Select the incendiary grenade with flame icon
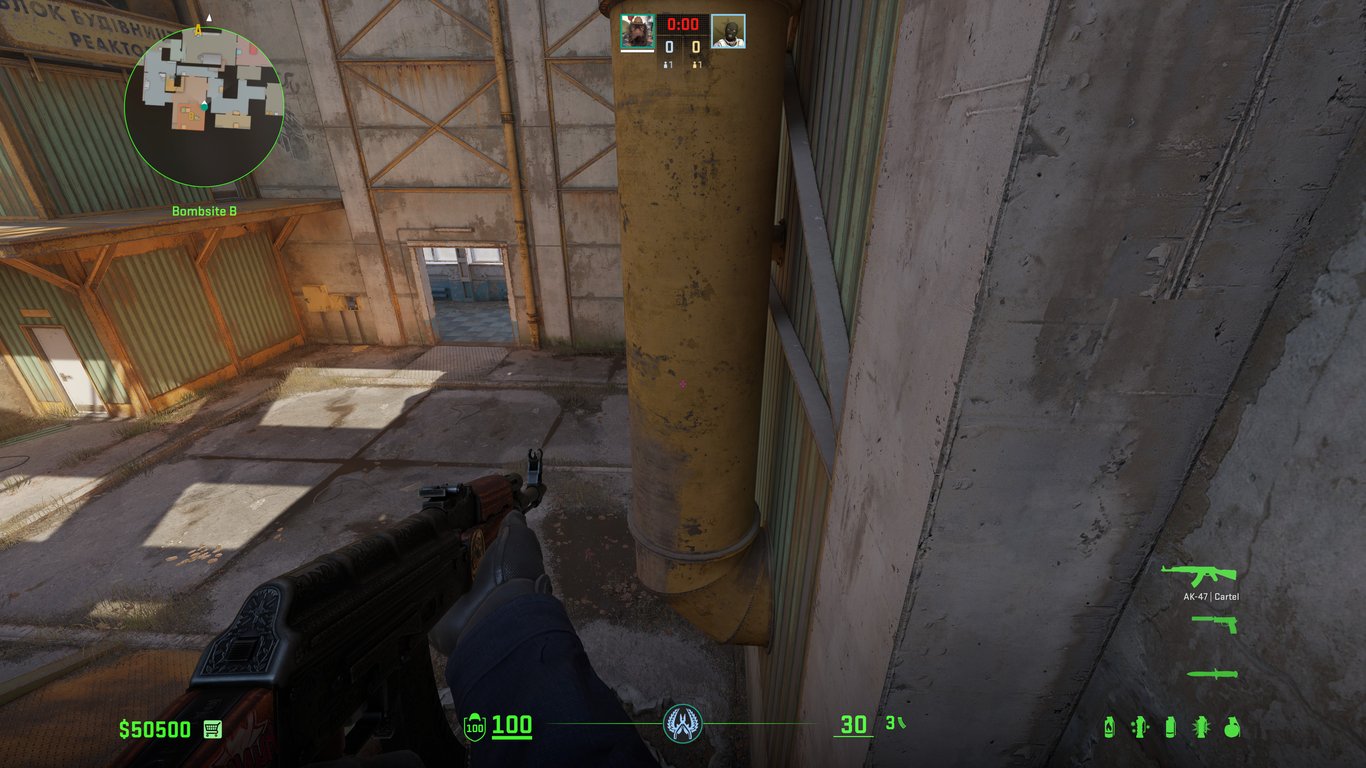The height and width of the screenshot is (768, 1366). 1109,727
